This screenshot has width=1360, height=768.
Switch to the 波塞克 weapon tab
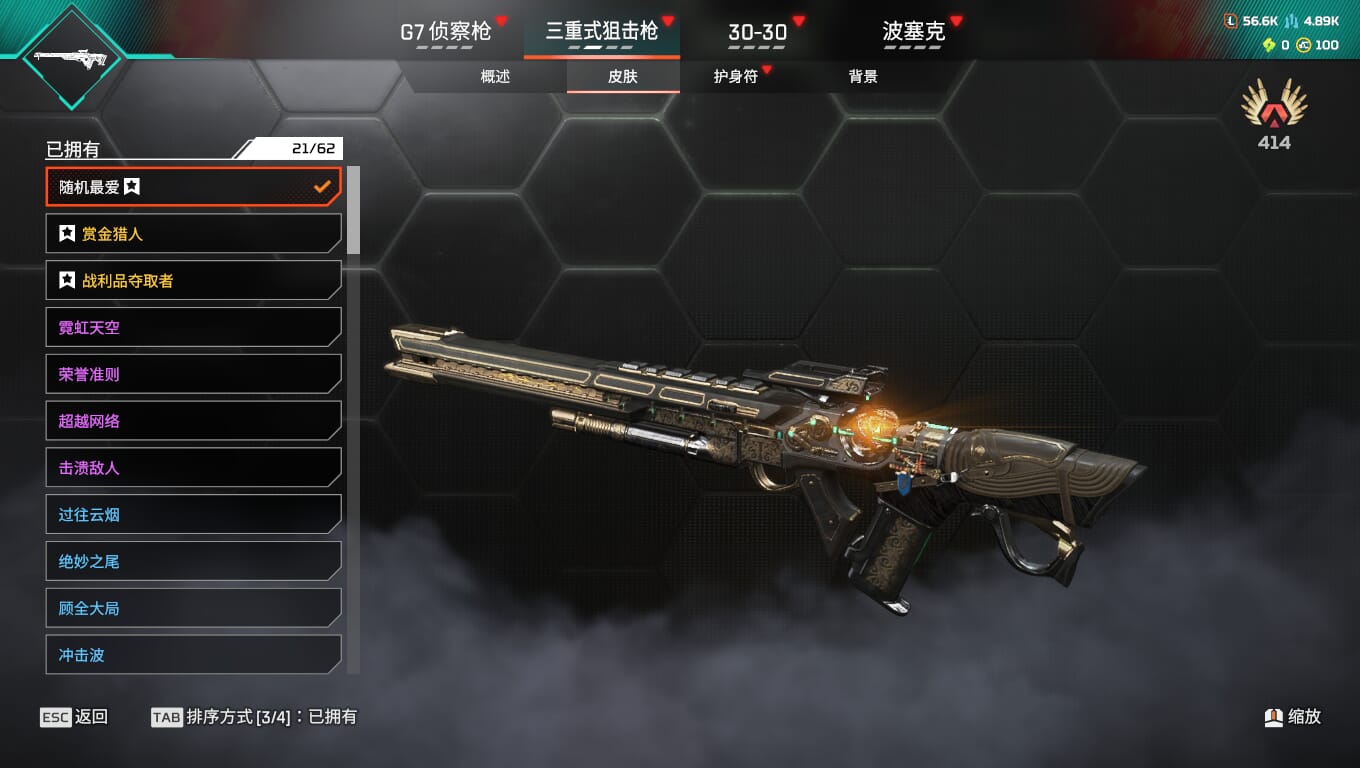pos(913,31)
